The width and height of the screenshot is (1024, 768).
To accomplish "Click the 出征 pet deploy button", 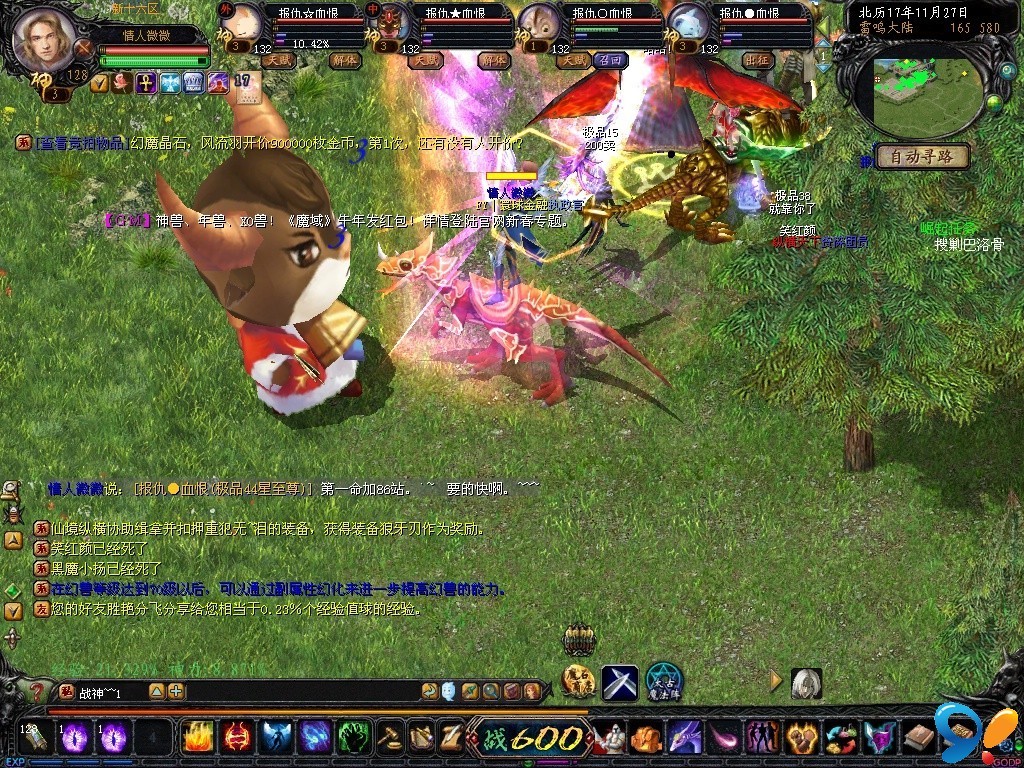I will [x=758, y=60].
